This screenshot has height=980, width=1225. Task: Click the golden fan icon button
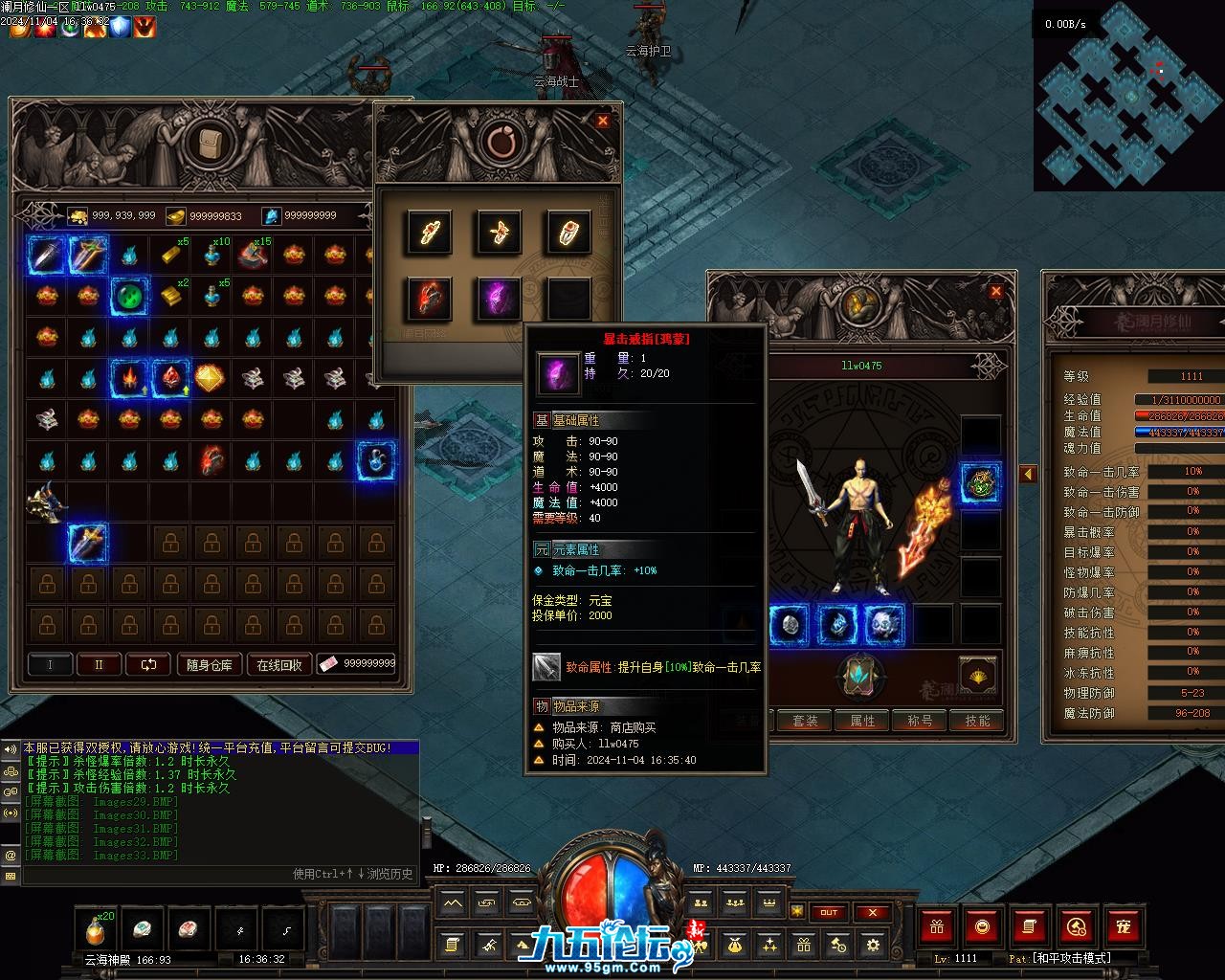click(x=977, y=676)
